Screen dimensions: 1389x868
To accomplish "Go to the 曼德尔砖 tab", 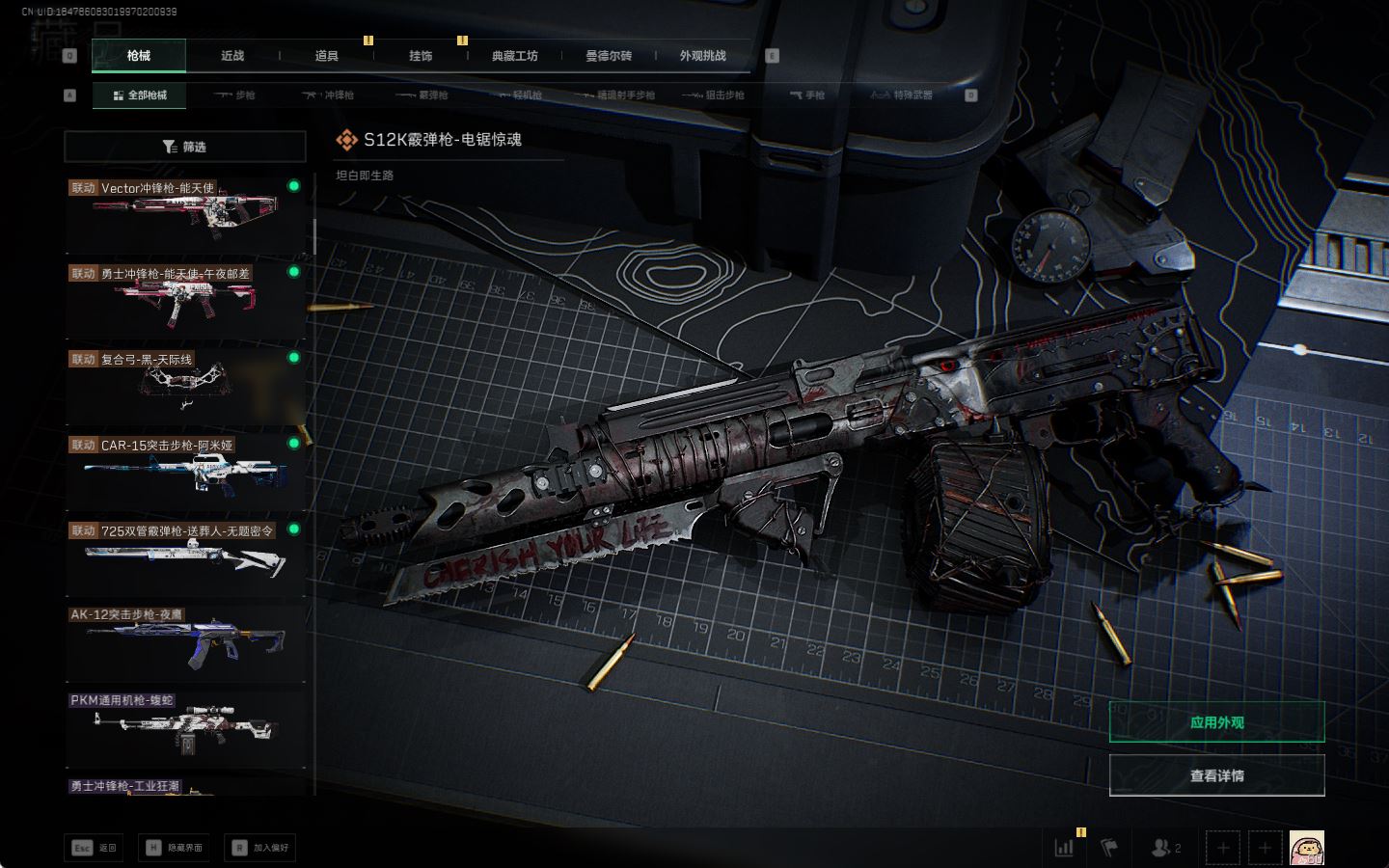I will click(609, 56).
